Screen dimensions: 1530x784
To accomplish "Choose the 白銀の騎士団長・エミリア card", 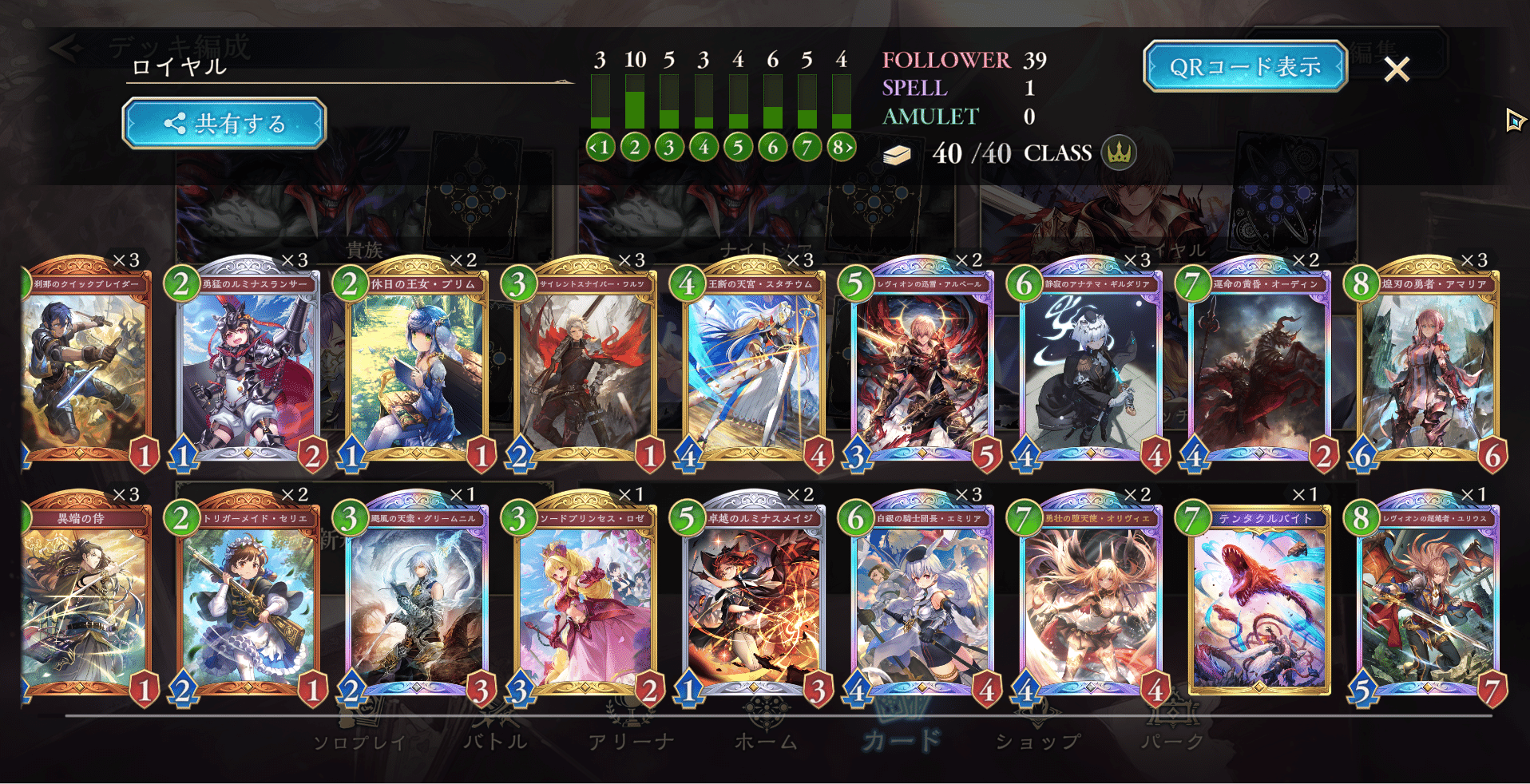I will click(923, 603).
